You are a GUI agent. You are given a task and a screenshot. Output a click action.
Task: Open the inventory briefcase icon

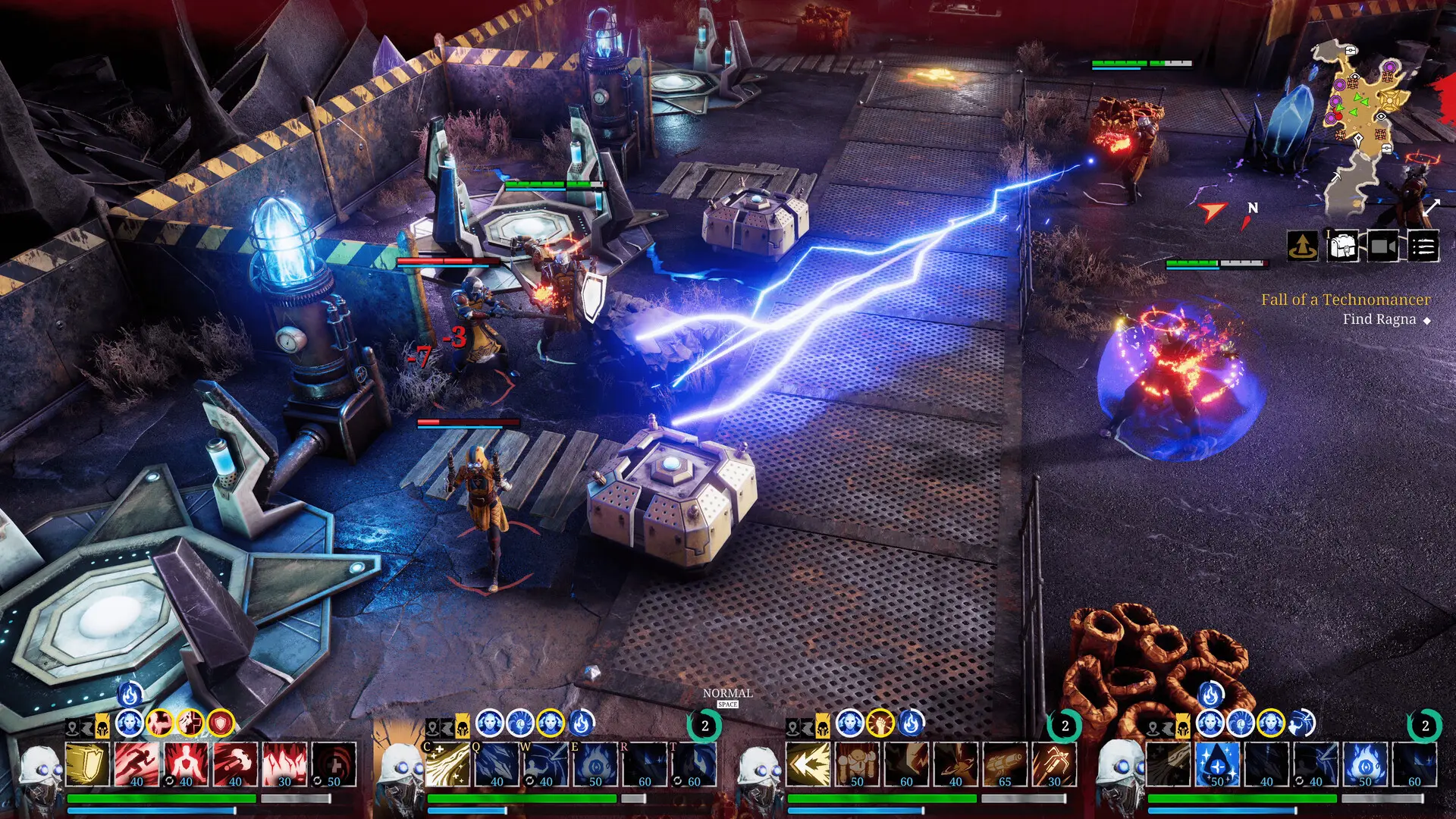click(x=1343, y=246)
